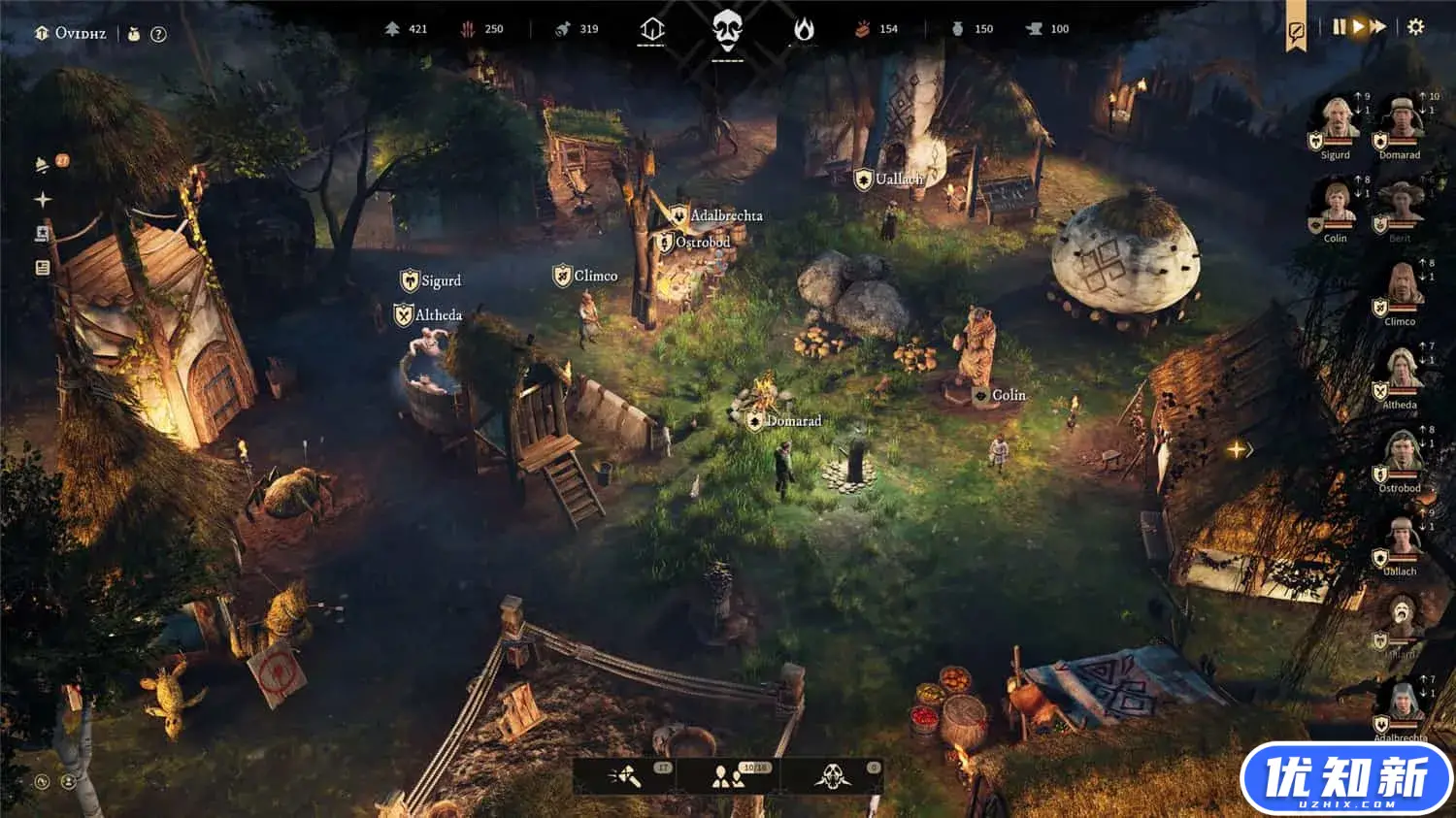
Task: Open the house icon in the top bar
Action: point(651,30)
